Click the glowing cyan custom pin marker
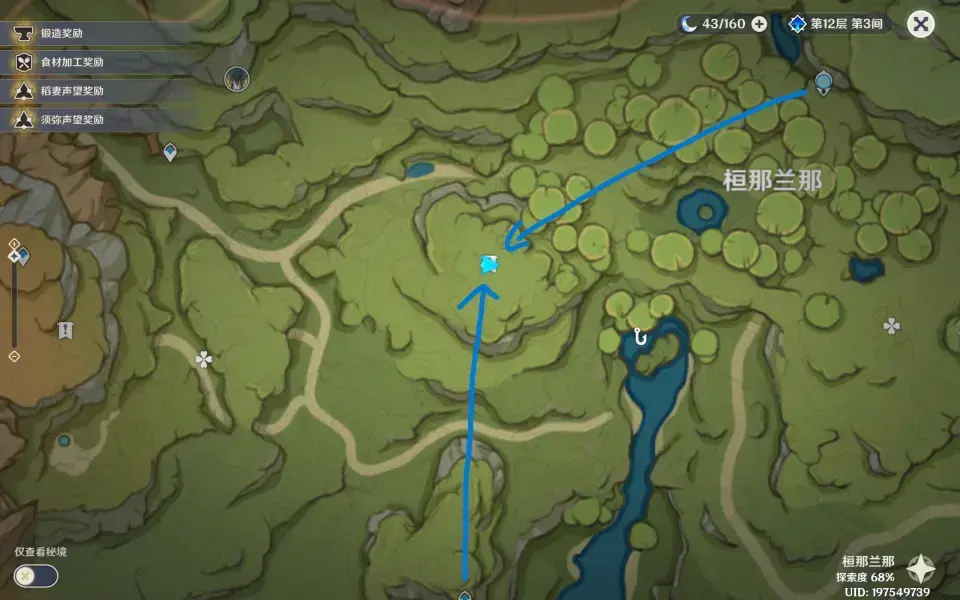Viewport: 960px width, 600px height. [x=489, y=264]
